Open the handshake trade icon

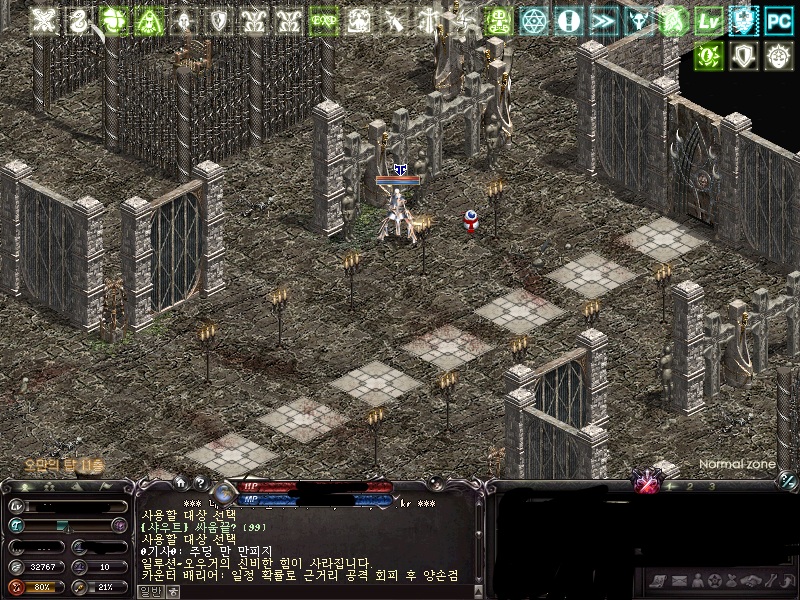click(x=752, y=581)
